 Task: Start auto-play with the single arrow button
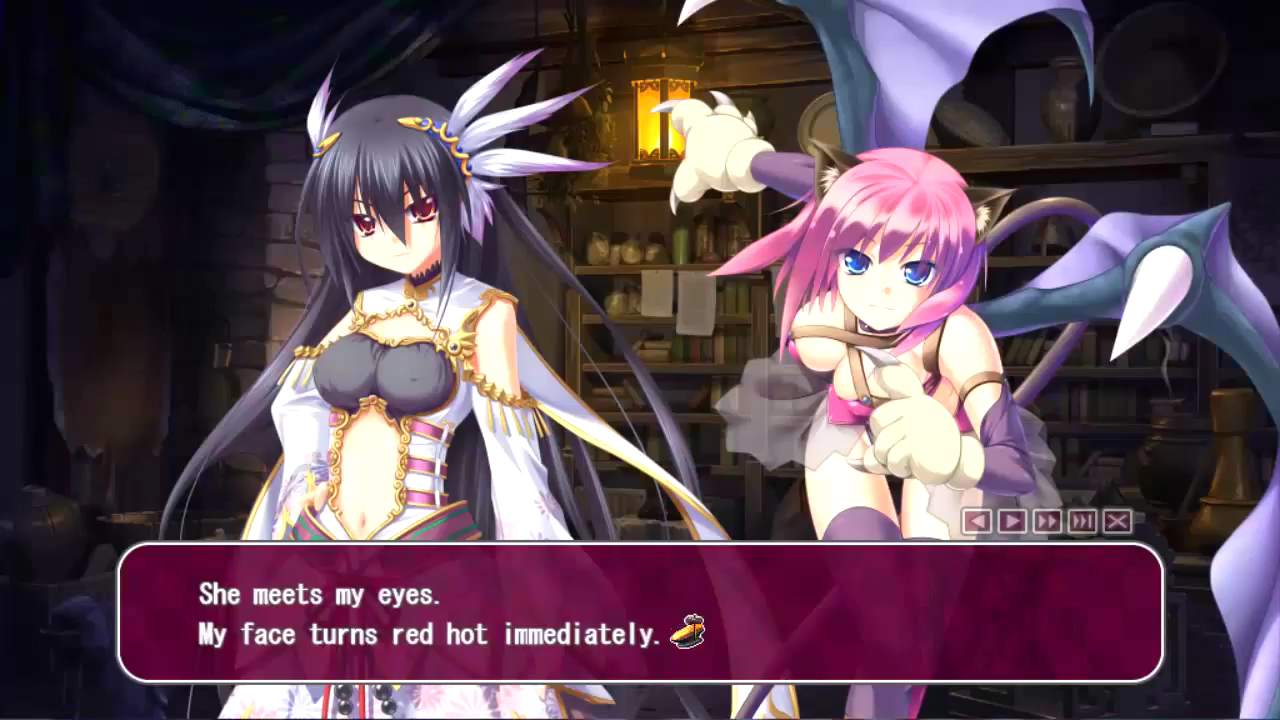click(x=1012, y=521)
